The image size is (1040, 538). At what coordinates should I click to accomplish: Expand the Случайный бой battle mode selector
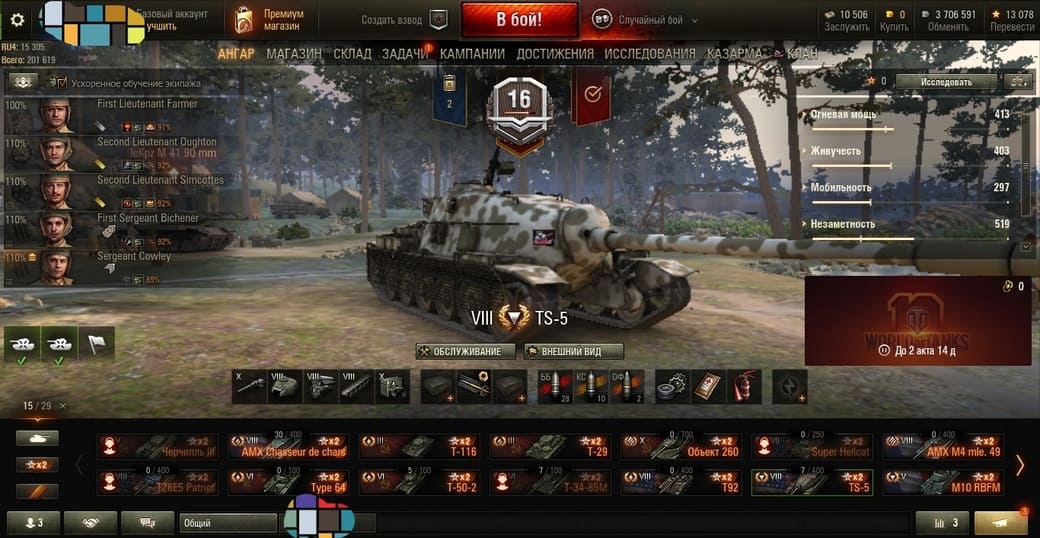coord(644,20)
